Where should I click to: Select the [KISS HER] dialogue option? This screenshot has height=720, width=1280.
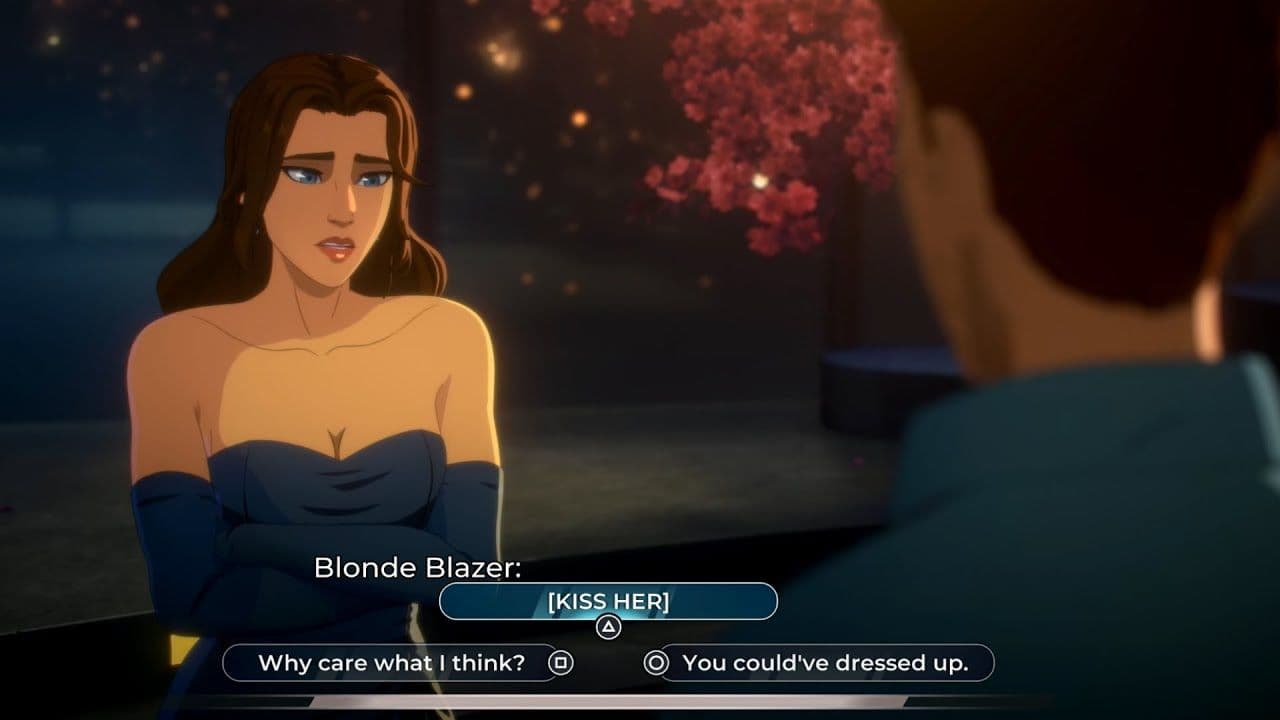pos(608,601)
